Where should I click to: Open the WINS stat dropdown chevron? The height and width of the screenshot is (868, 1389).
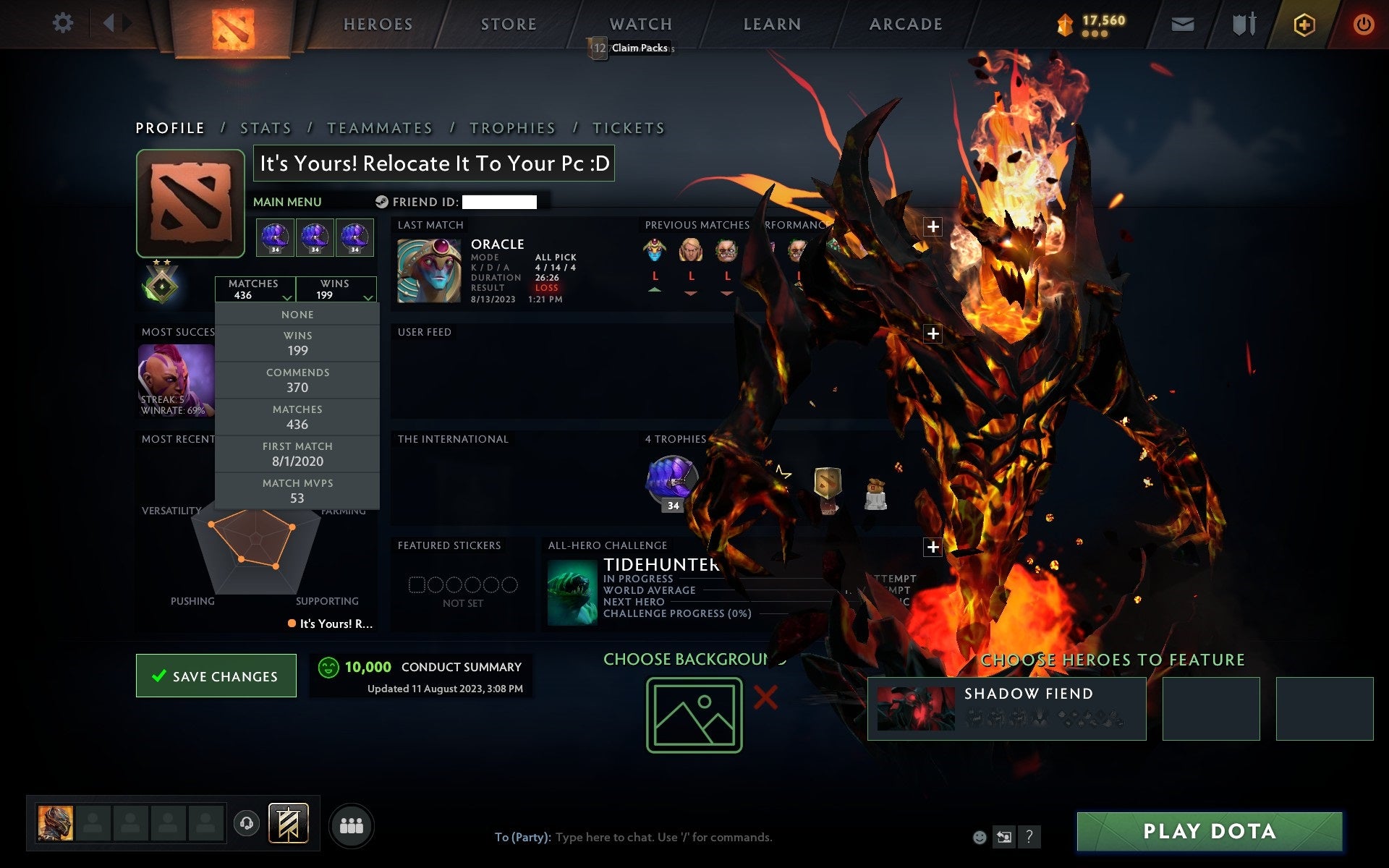coord(368,298)
